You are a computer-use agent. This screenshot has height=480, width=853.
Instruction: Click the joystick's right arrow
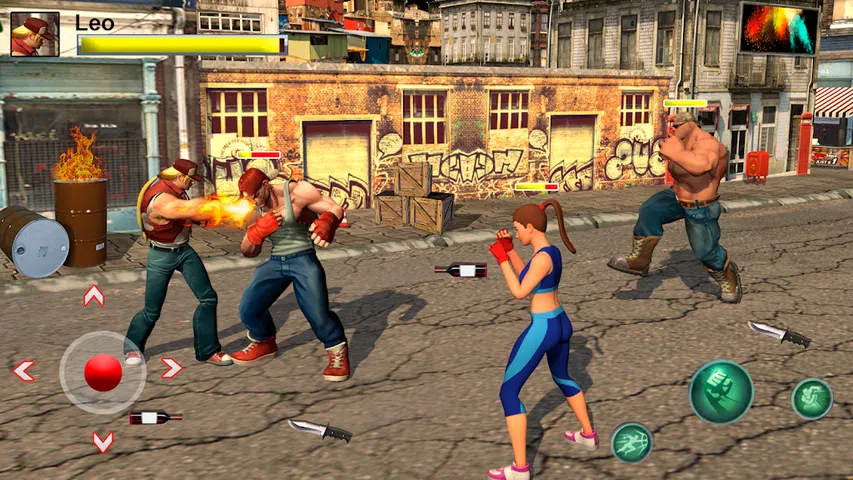coord(171,368)
